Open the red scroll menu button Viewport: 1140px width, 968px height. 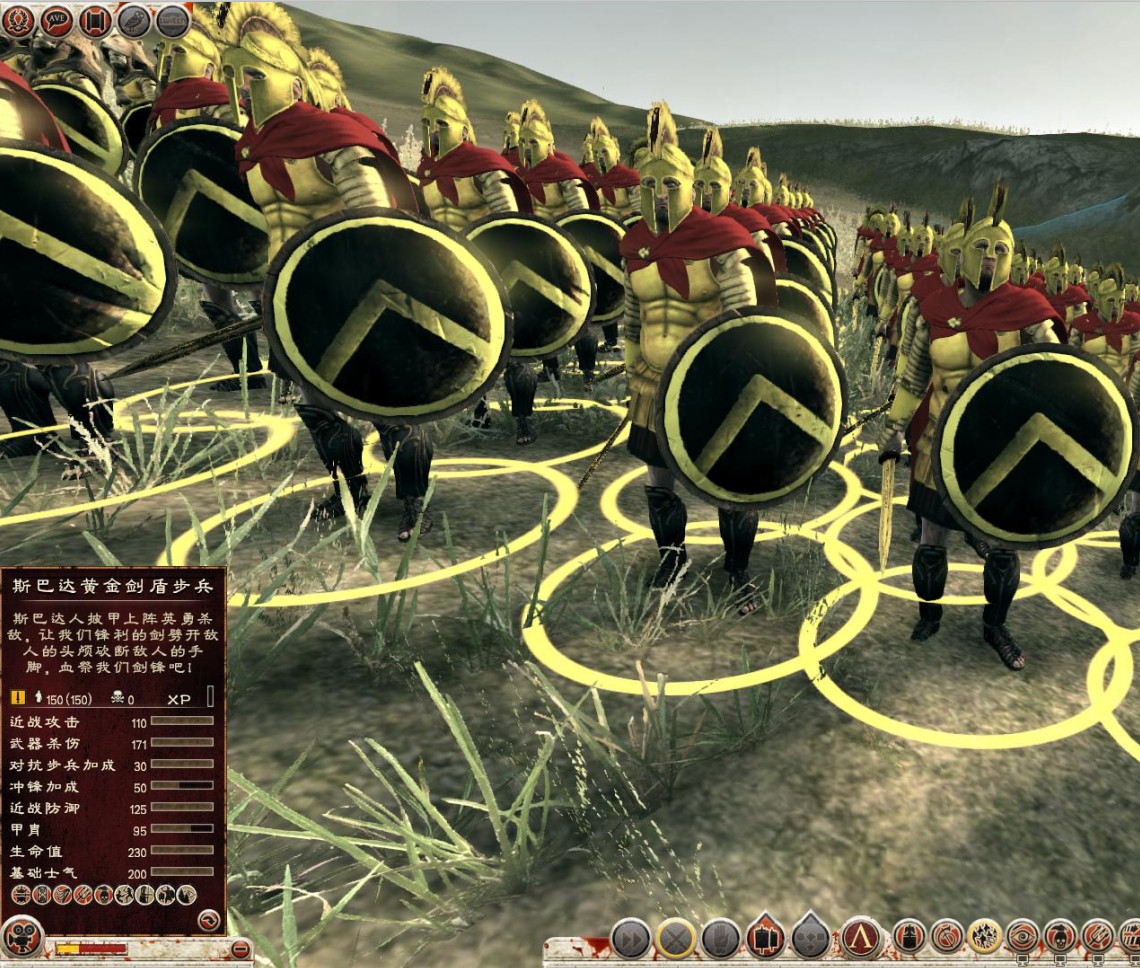[95, 20]
